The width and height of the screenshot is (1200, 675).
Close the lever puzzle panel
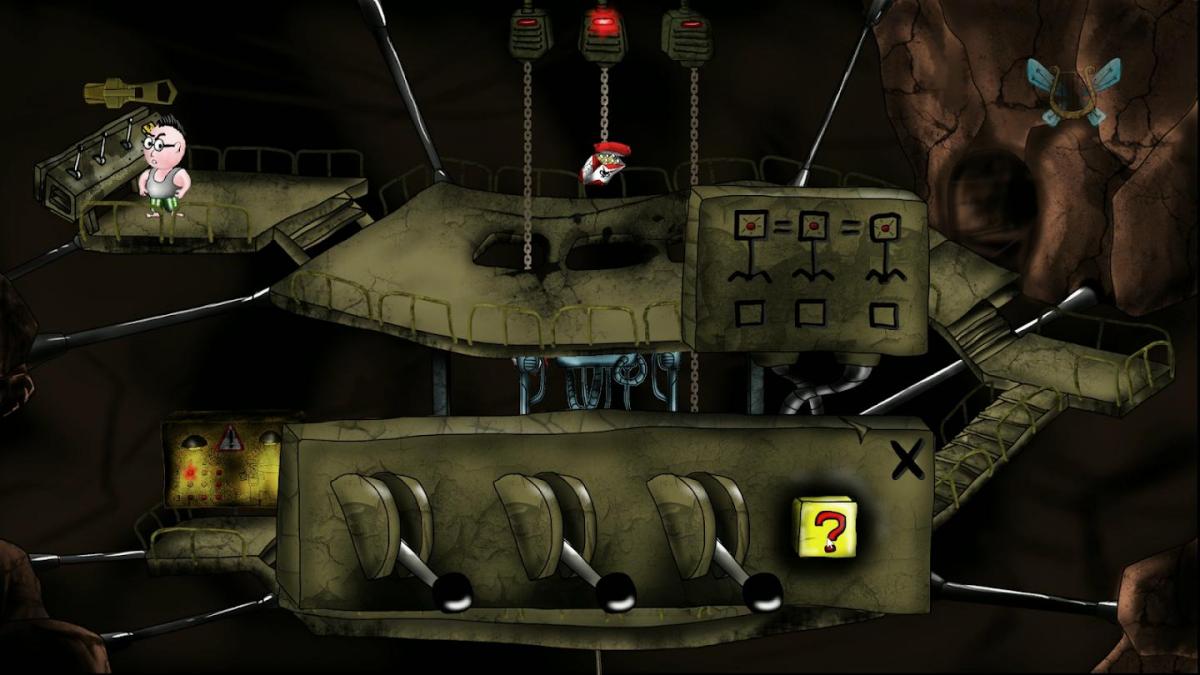(x=907, y=460)
